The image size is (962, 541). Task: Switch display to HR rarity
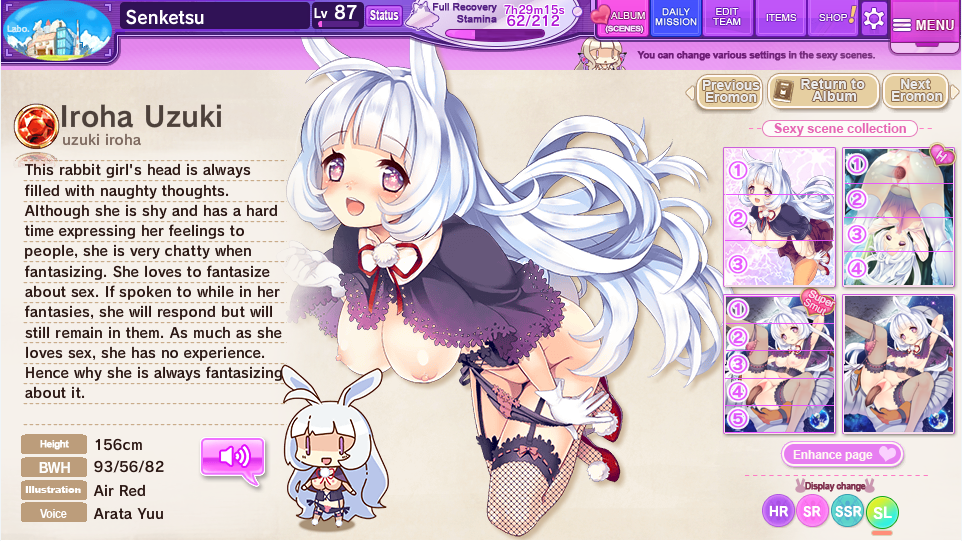point(778,511)
